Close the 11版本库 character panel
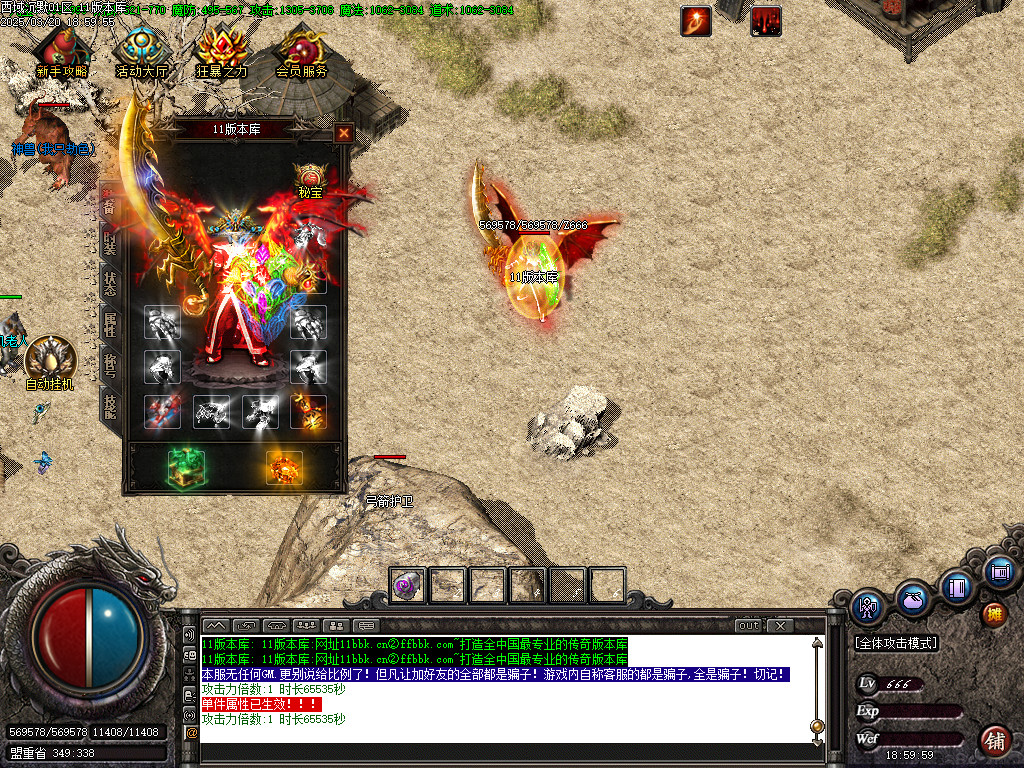Viewport: 1024px width, 768px height. (343, 132)
